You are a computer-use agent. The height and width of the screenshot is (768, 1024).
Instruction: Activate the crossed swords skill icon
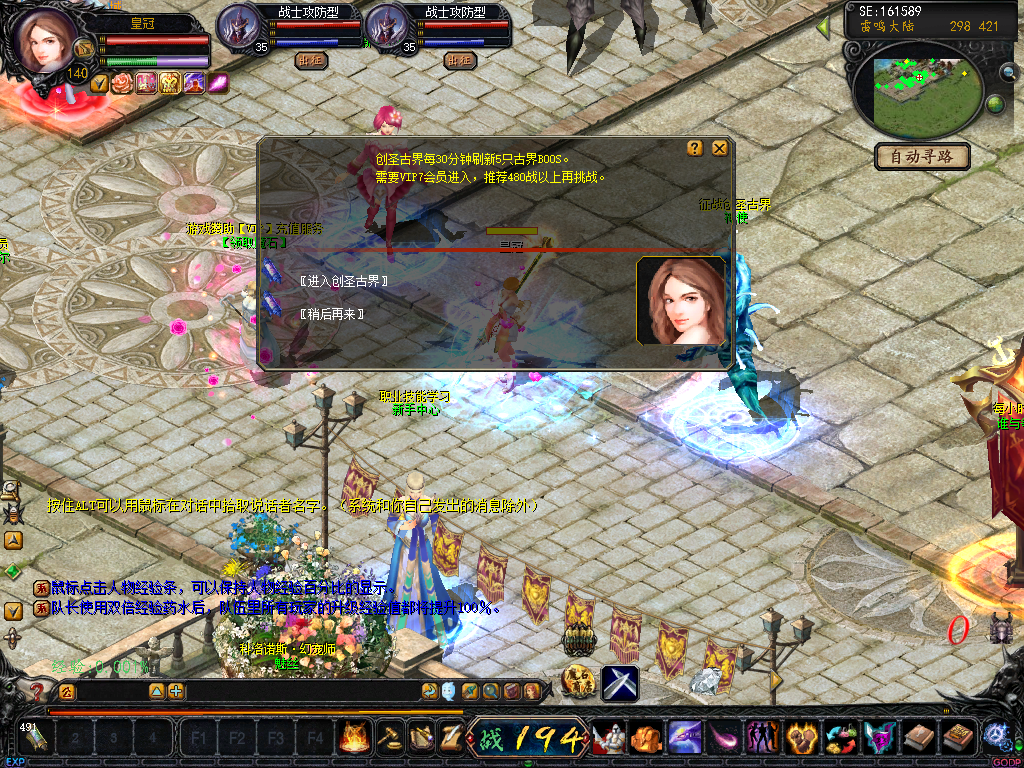pos(620,683)
